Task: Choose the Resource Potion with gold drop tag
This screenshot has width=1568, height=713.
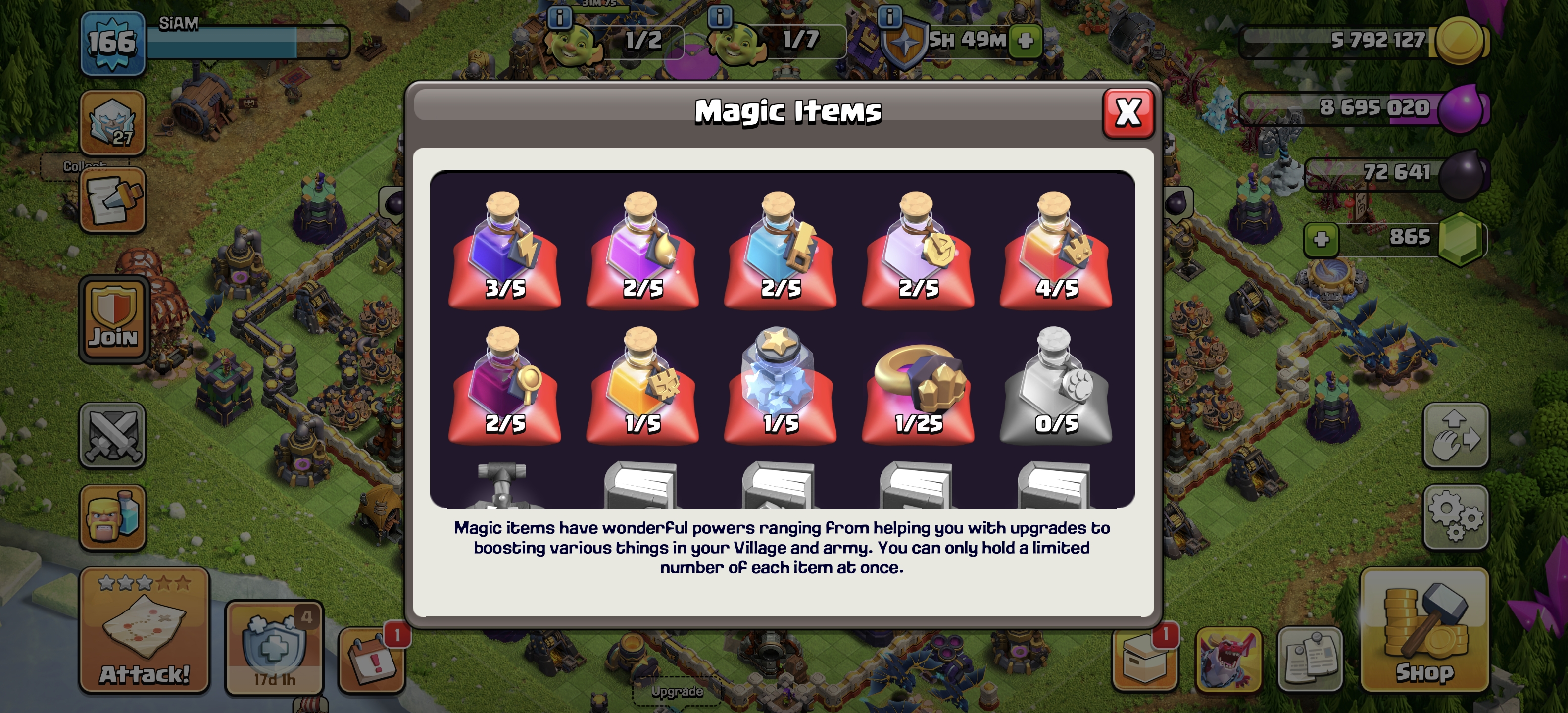Action: click(642, 250)
